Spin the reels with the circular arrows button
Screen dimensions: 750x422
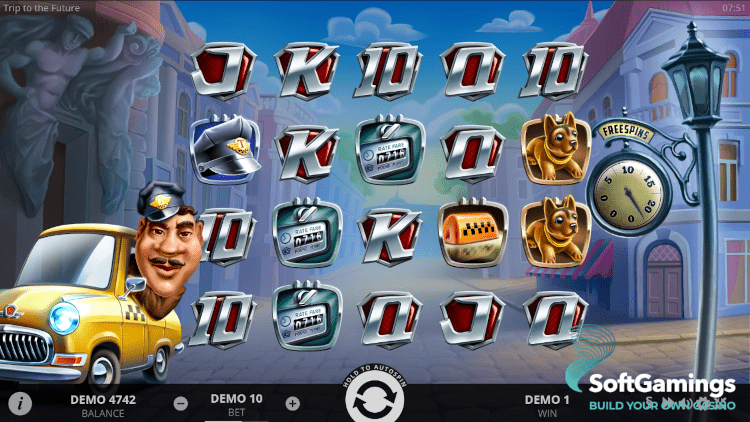tap(374, 400)
